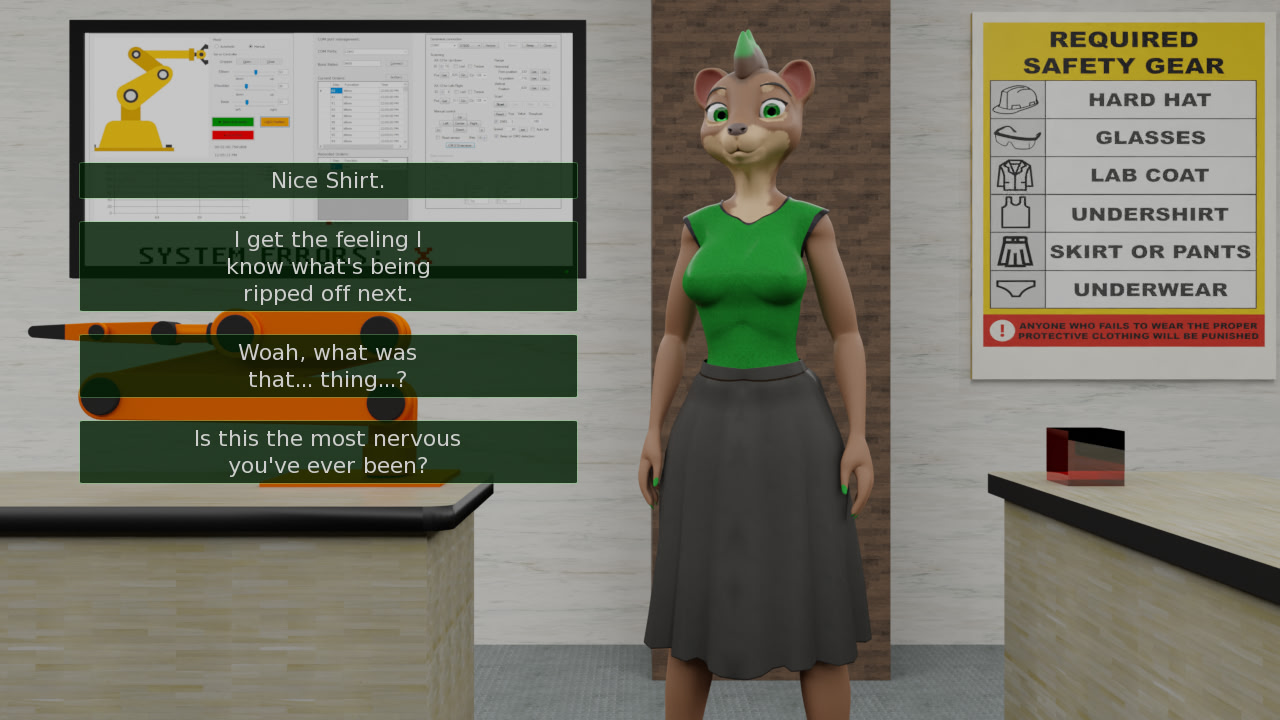This screenshot has height=720, width=1280.
Task: Select the highlighted row in the Current Orders table
Action: pos(340,91)
